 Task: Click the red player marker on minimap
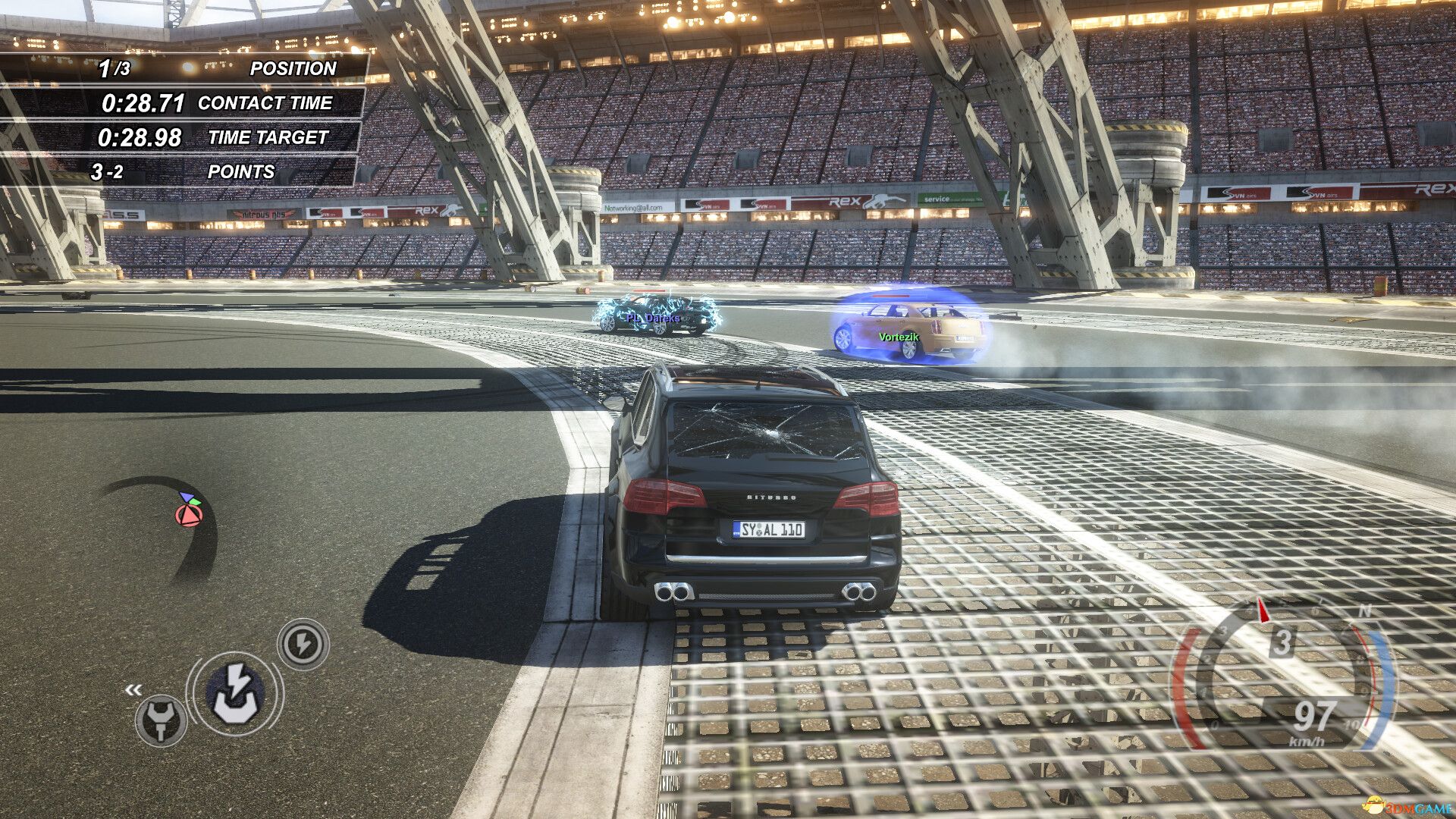point(189,516)
